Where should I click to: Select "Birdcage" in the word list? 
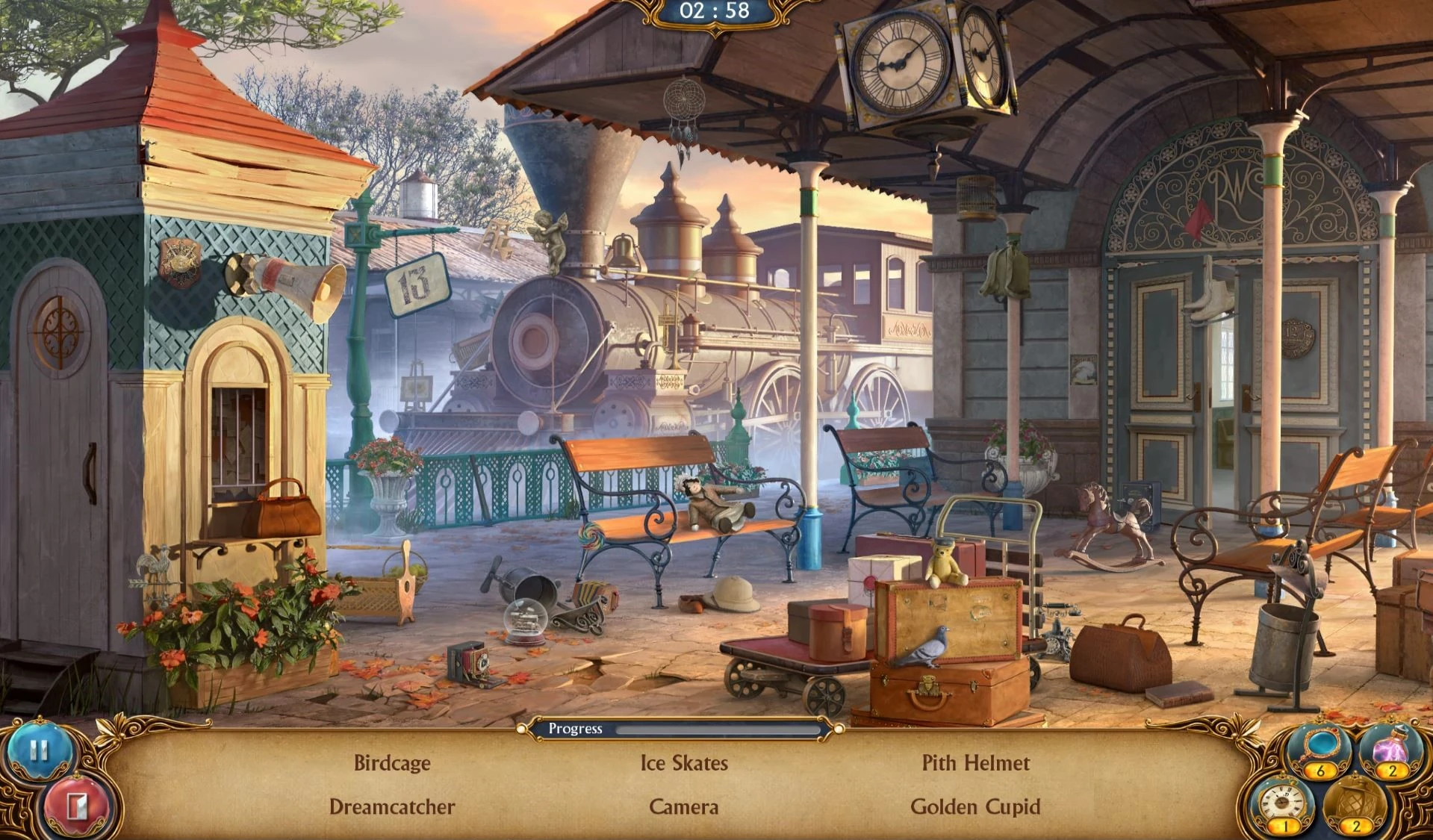click(392, 763)
